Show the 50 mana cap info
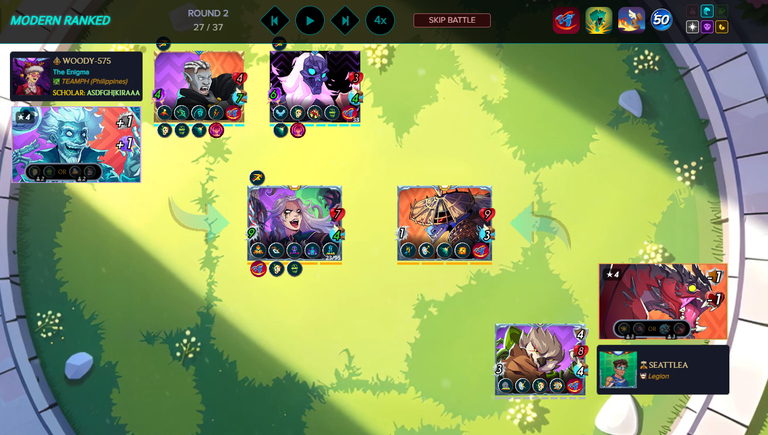768x435 pixels. pos(661,19)
